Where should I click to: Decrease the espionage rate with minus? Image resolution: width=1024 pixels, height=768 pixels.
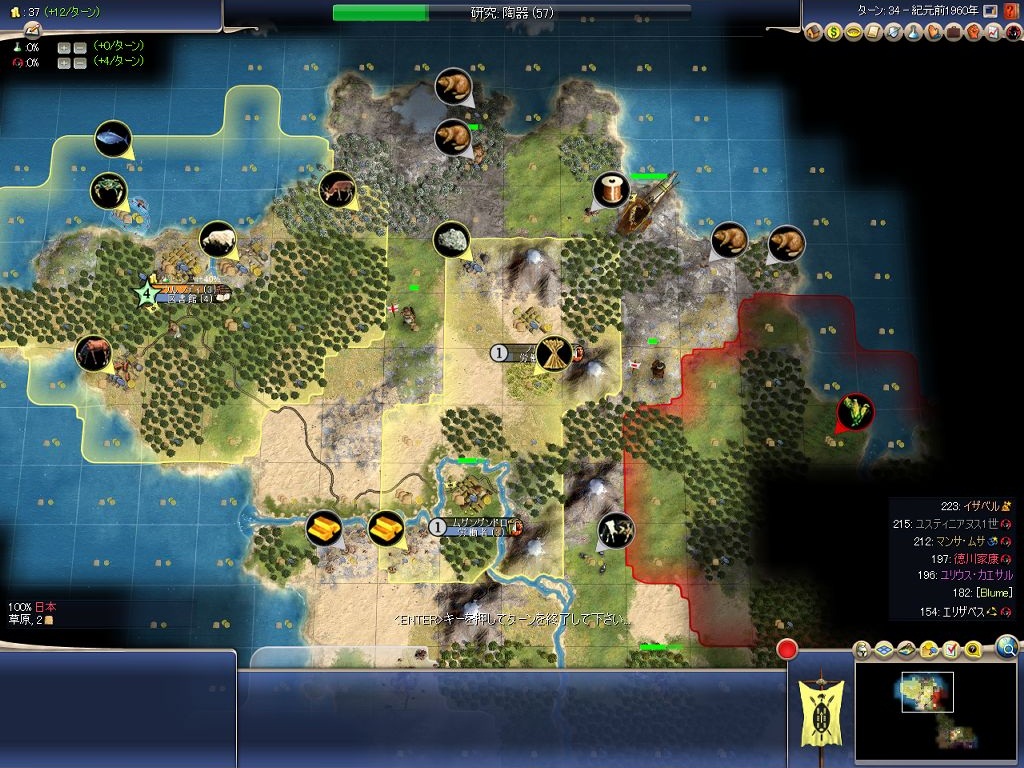(x=78, y=63)
